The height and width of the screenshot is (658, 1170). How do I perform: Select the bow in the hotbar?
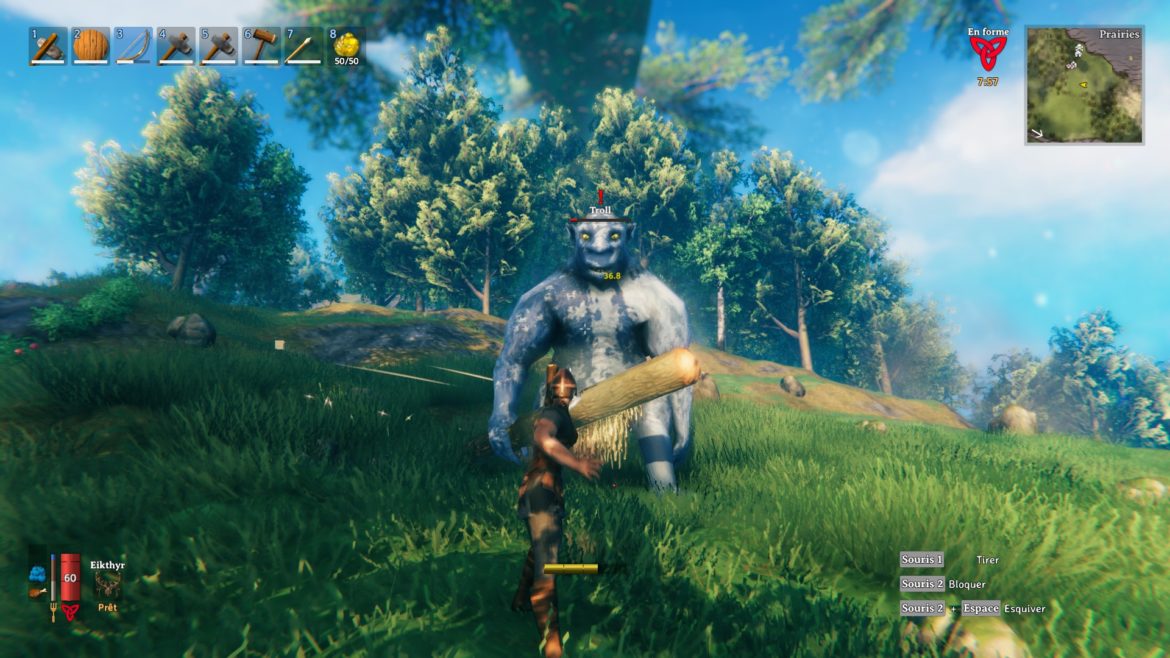click(x=133, y=46)
